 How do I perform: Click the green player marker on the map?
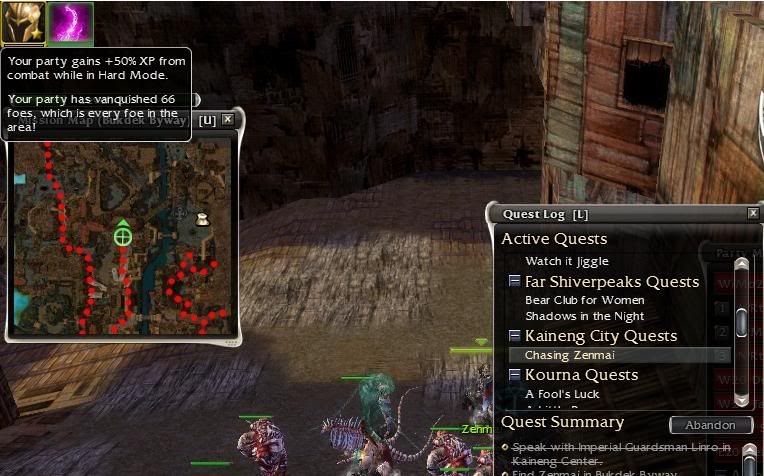(x=123, y=237)
